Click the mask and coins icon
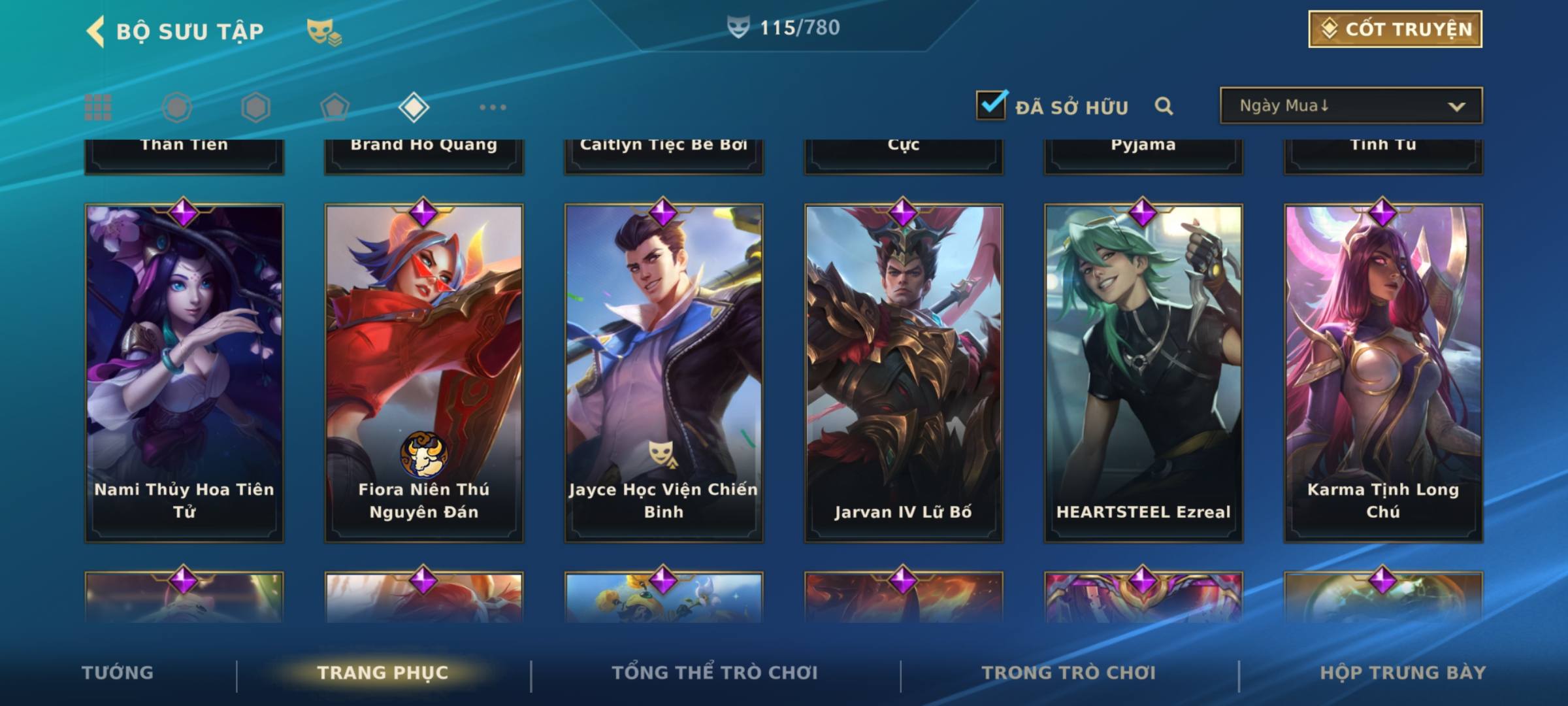The width and height of the screenshot is (1568, 706). click(324, 31)
